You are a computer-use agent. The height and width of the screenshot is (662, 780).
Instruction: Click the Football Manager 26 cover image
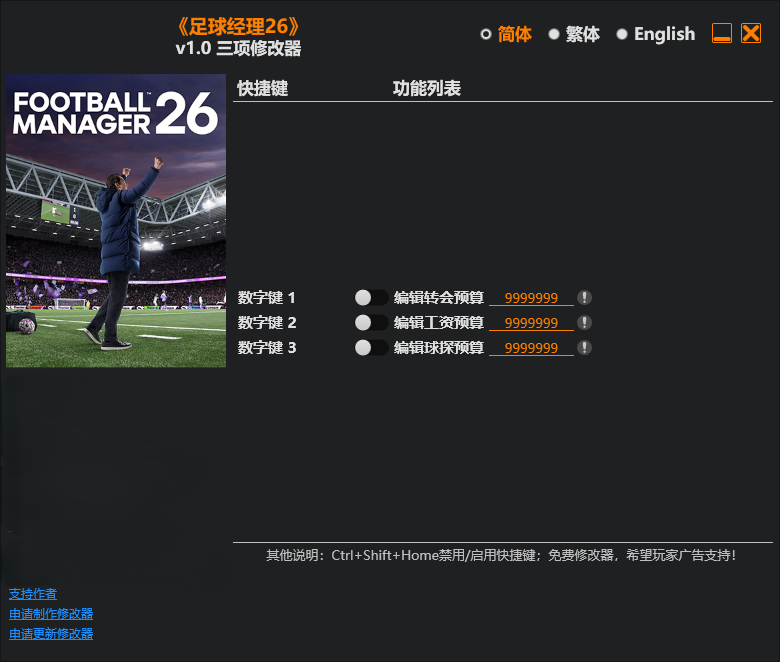116,221
